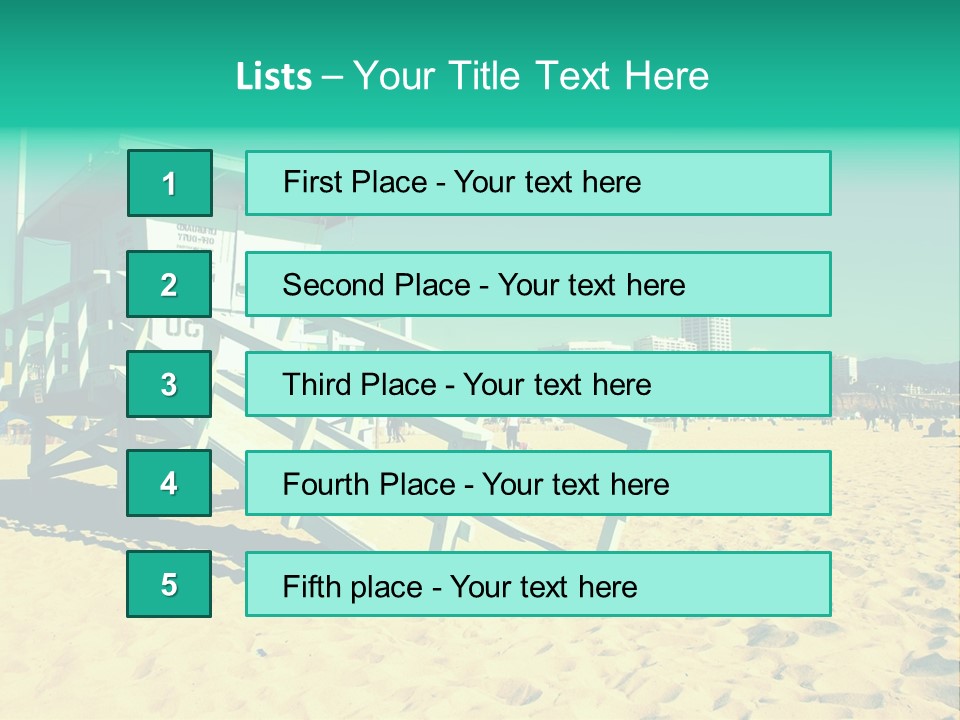Viewport: 960px width, 720px height.
Task: Select the number 5 box
Action: point(169,584)
